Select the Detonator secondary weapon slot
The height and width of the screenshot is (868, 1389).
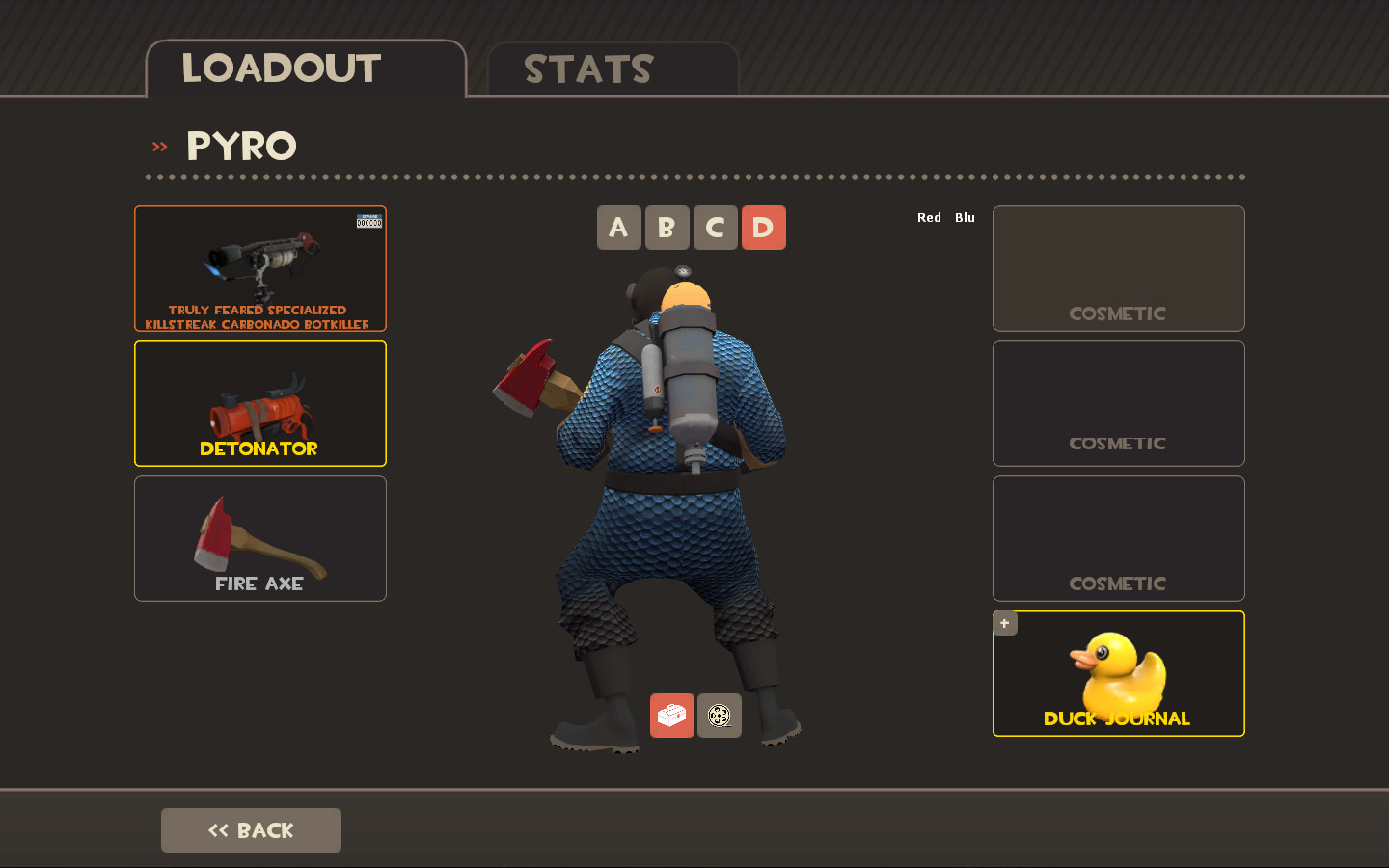click(x=259, y=403)
